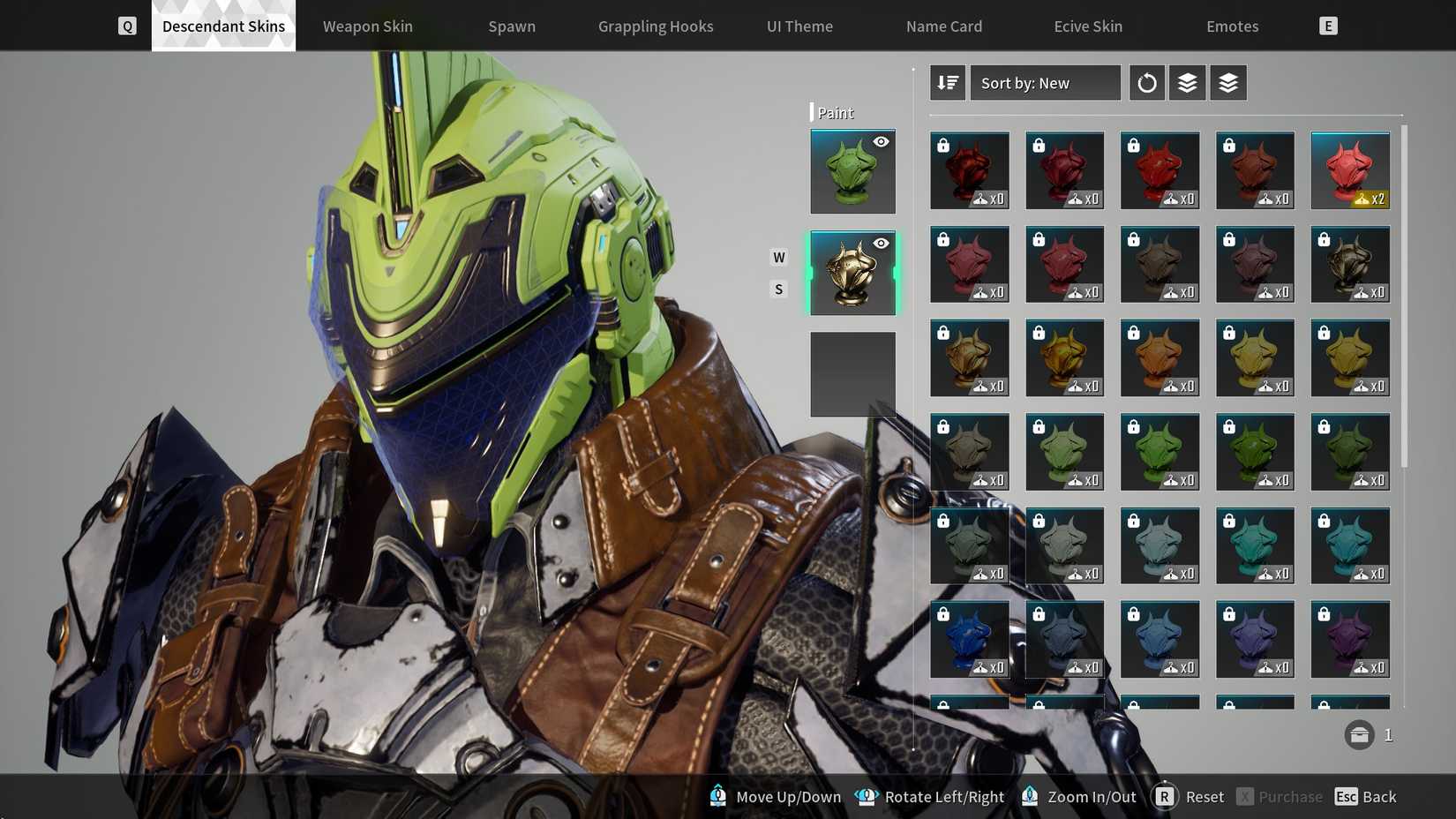The image size is (1456, 819).
Task: Select the first layers stack icon
Action: (x=1187, y=82)
